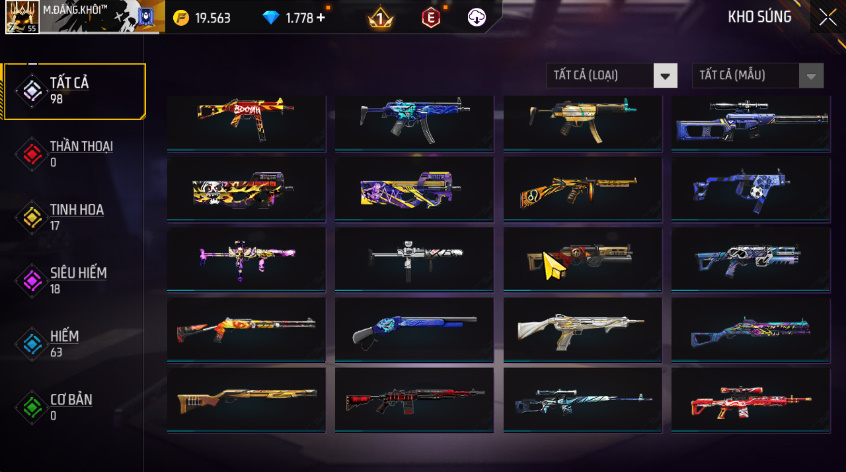Open the Tất Cả (Mẫu) dropdown
The width and height of the screenshot is (846, 472).
tap(758, 76)
